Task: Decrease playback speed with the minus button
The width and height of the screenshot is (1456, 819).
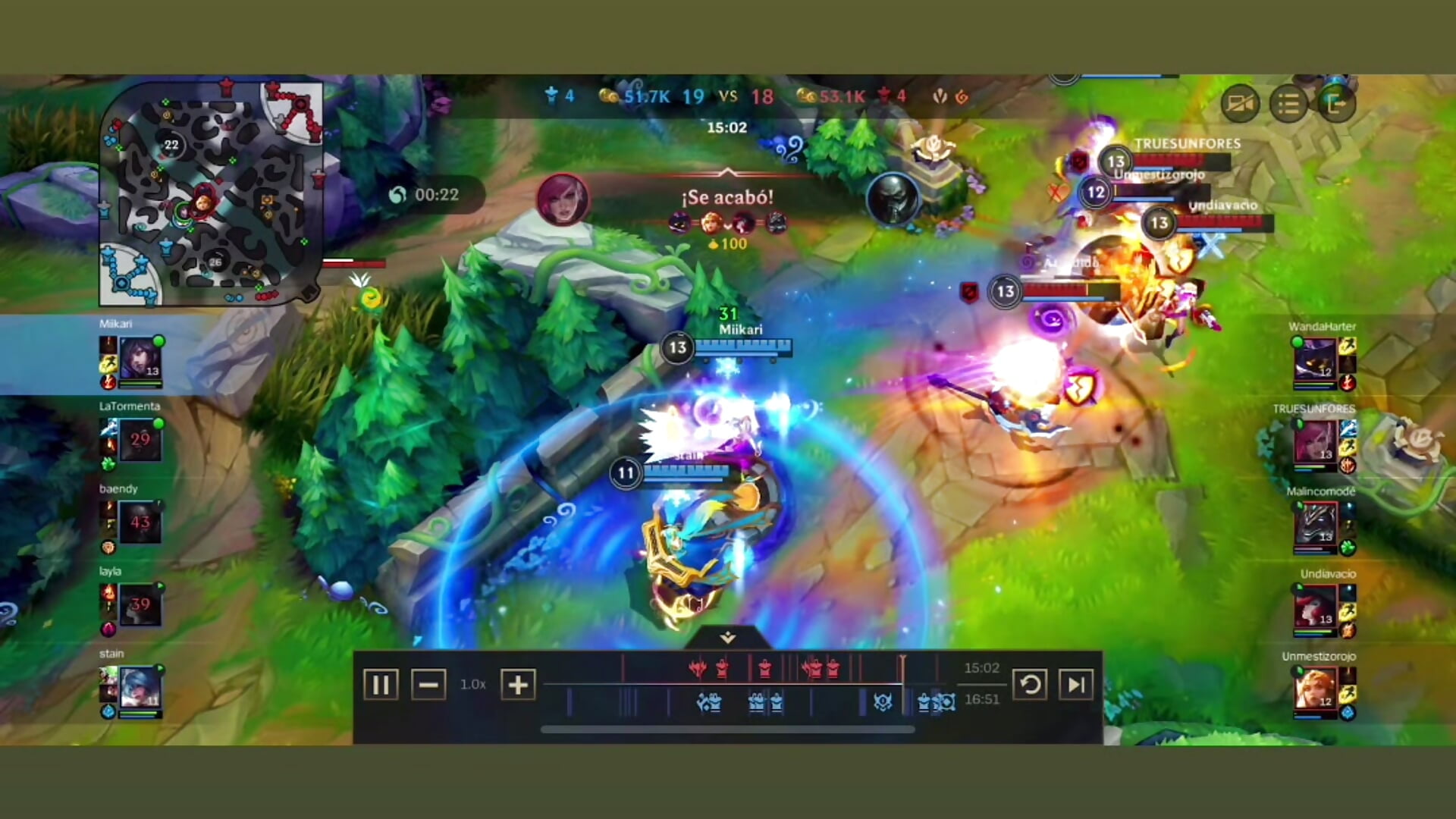Action: click(x=429, y=685)
